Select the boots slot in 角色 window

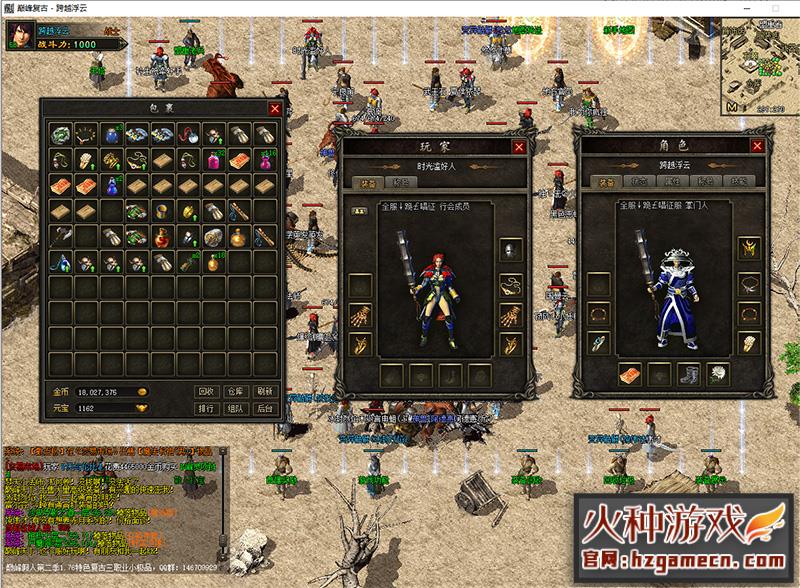coord(687,373)
